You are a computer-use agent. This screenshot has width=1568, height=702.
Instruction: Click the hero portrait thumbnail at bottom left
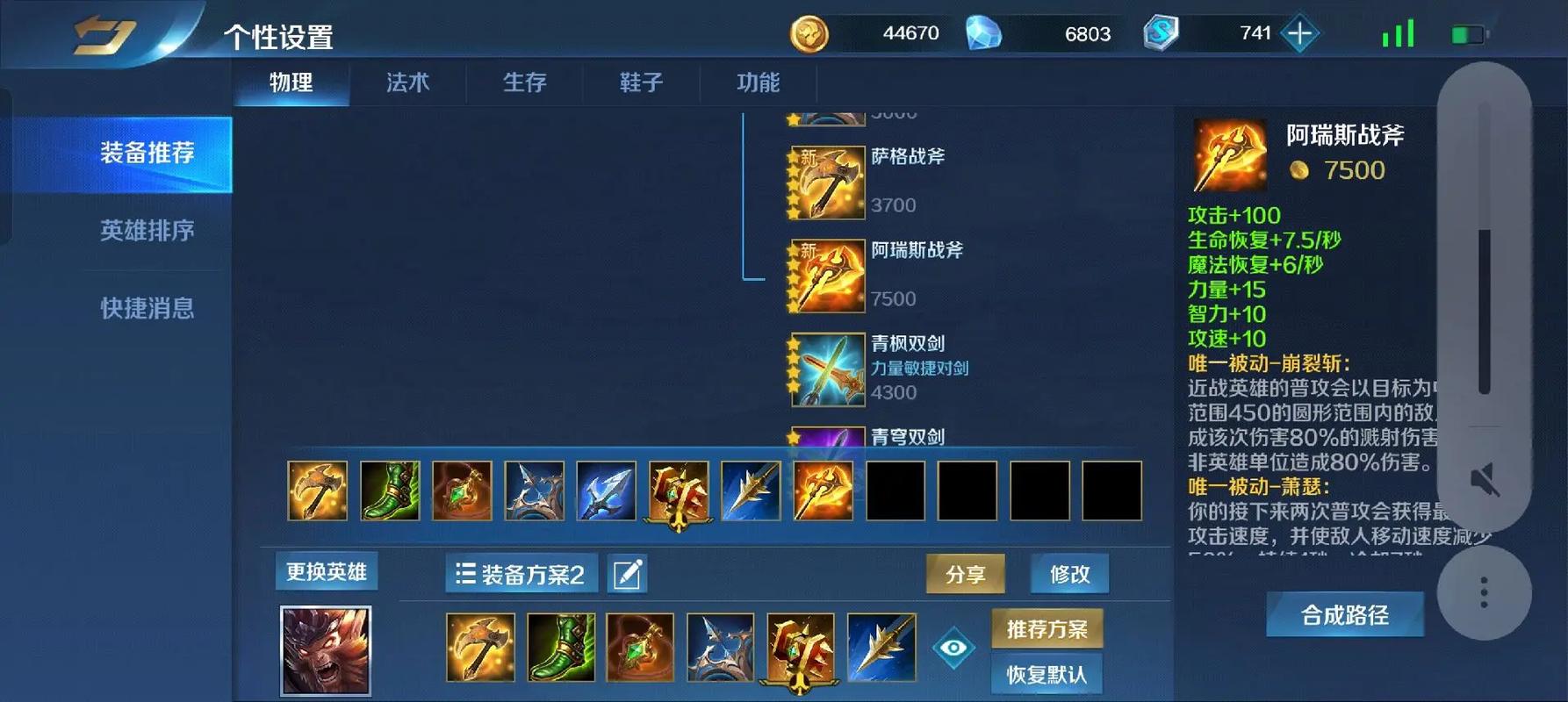coord(326,648)
